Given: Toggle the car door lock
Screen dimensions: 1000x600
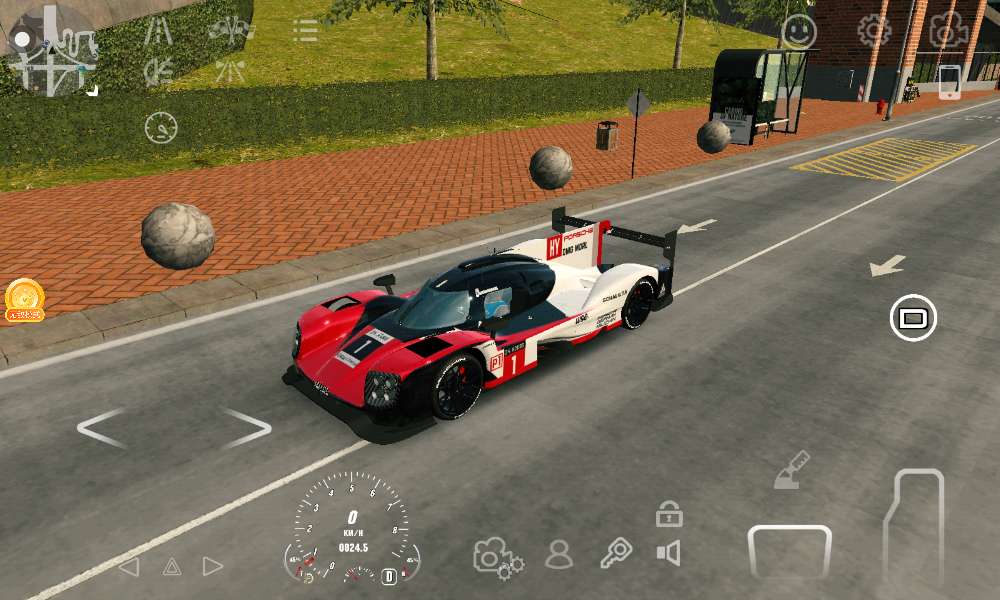Looking at the screenshot, I should click(669, 515).
